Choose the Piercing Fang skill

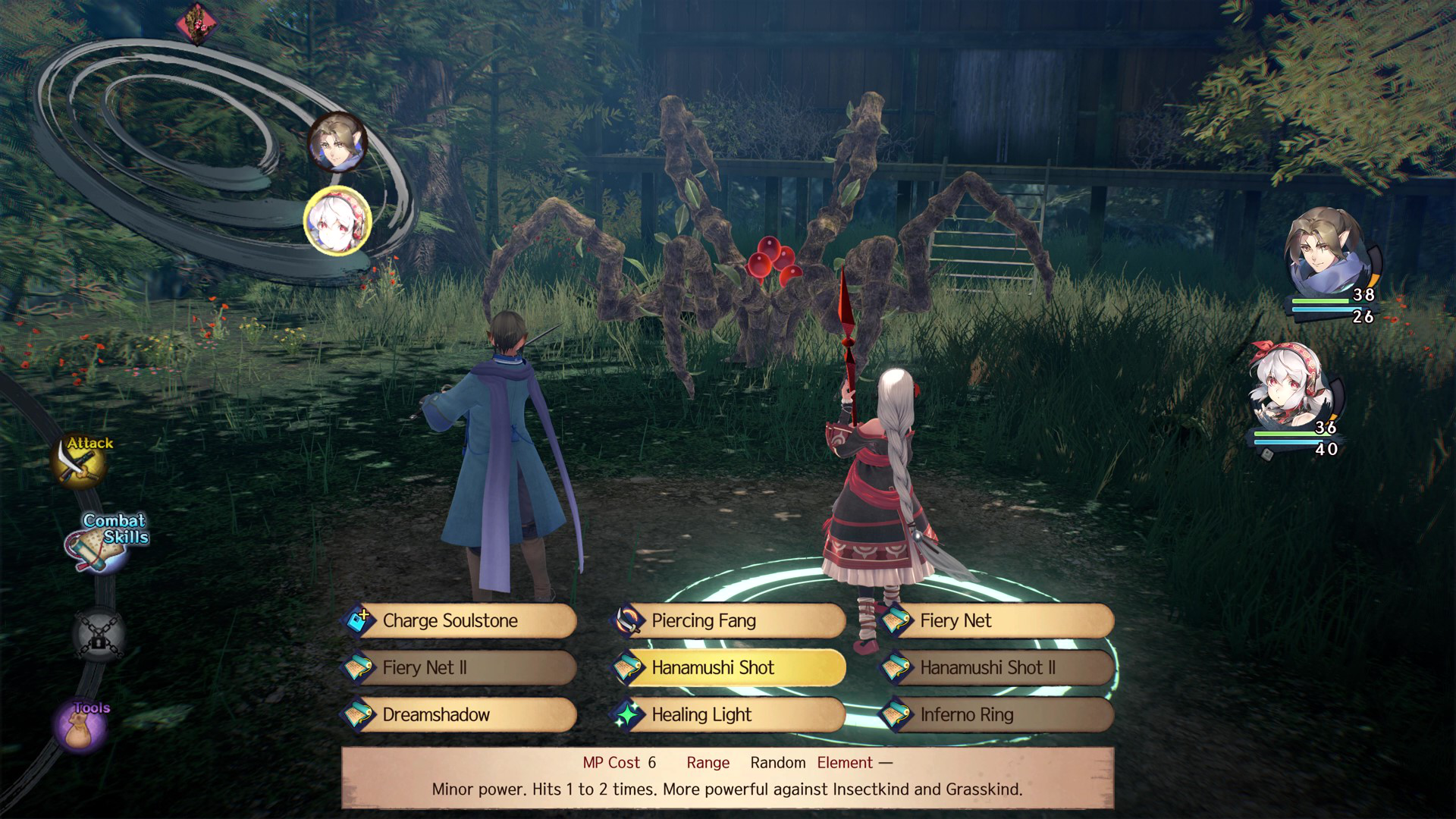(x=730, y=621)
